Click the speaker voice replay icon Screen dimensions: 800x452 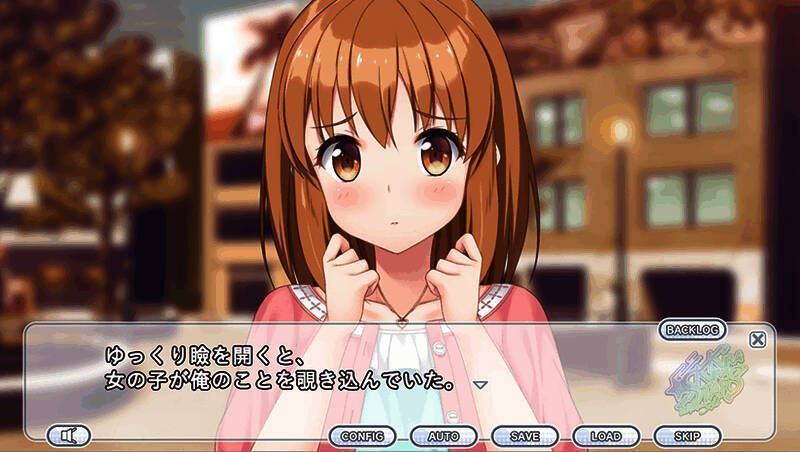point(68,436)
